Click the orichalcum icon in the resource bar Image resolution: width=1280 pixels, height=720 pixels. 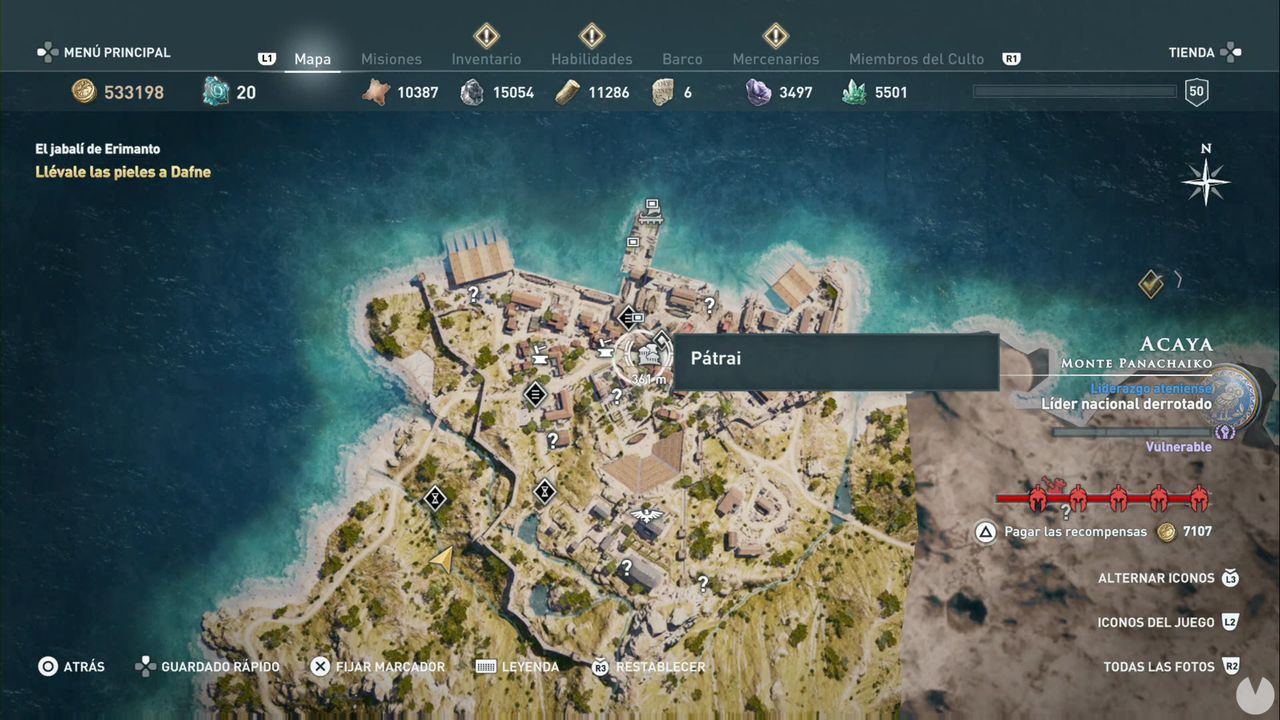215,91
